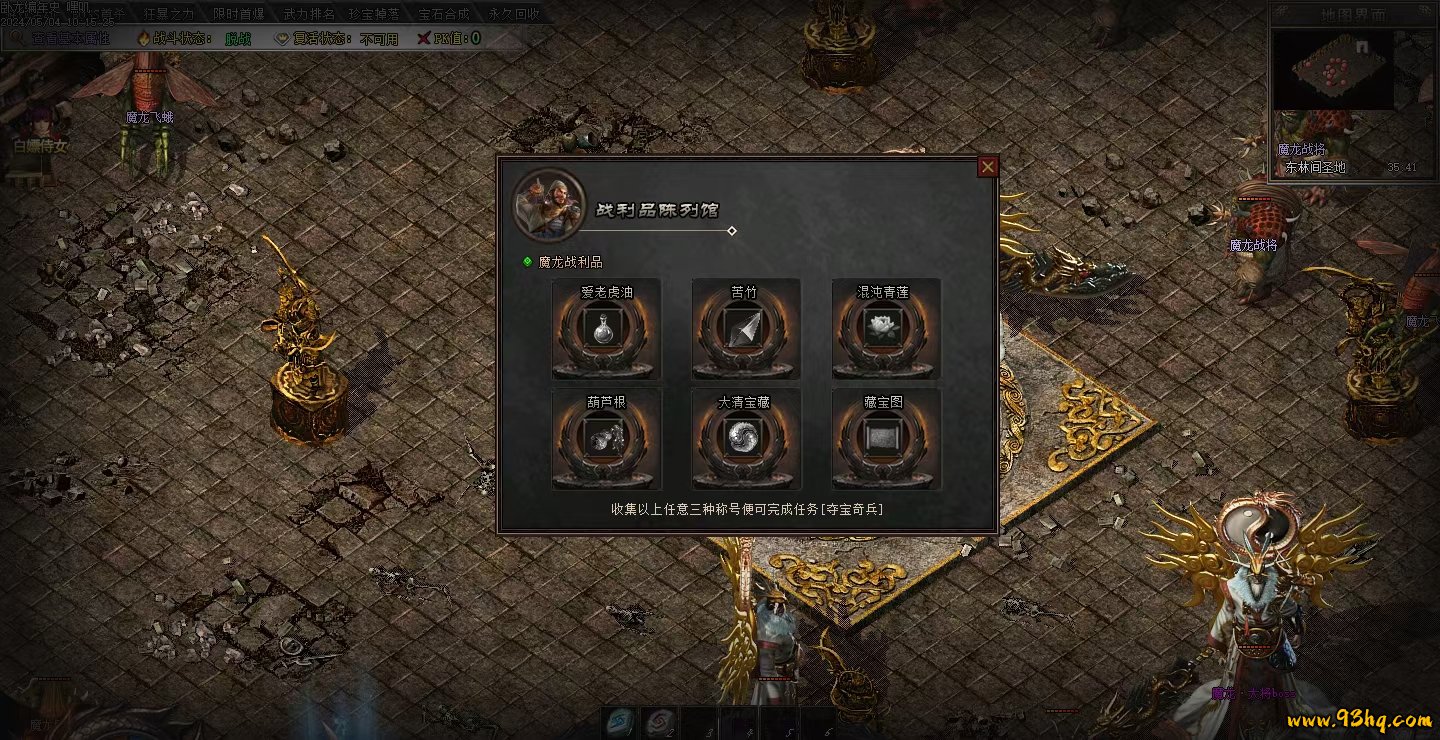
Task: Activate the red rune skill in slot 2
Action: pyautogui.click(x=660, y=722)
